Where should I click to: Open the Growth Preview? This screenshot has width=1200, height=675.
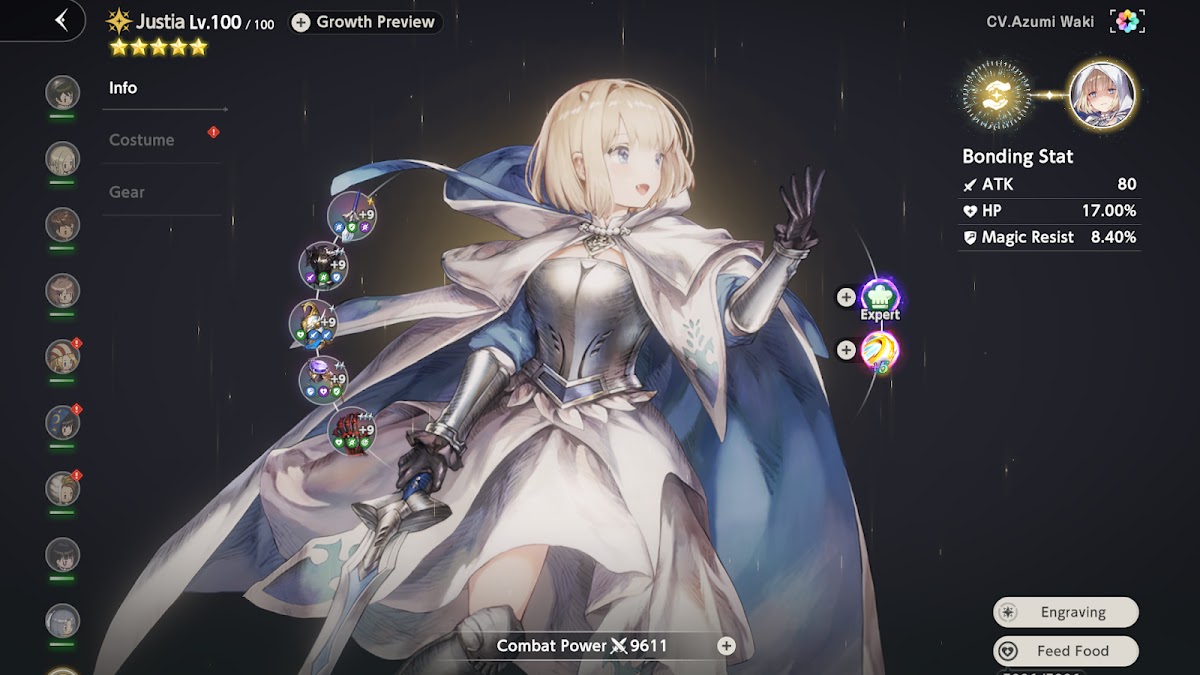[x=365, y=22]
